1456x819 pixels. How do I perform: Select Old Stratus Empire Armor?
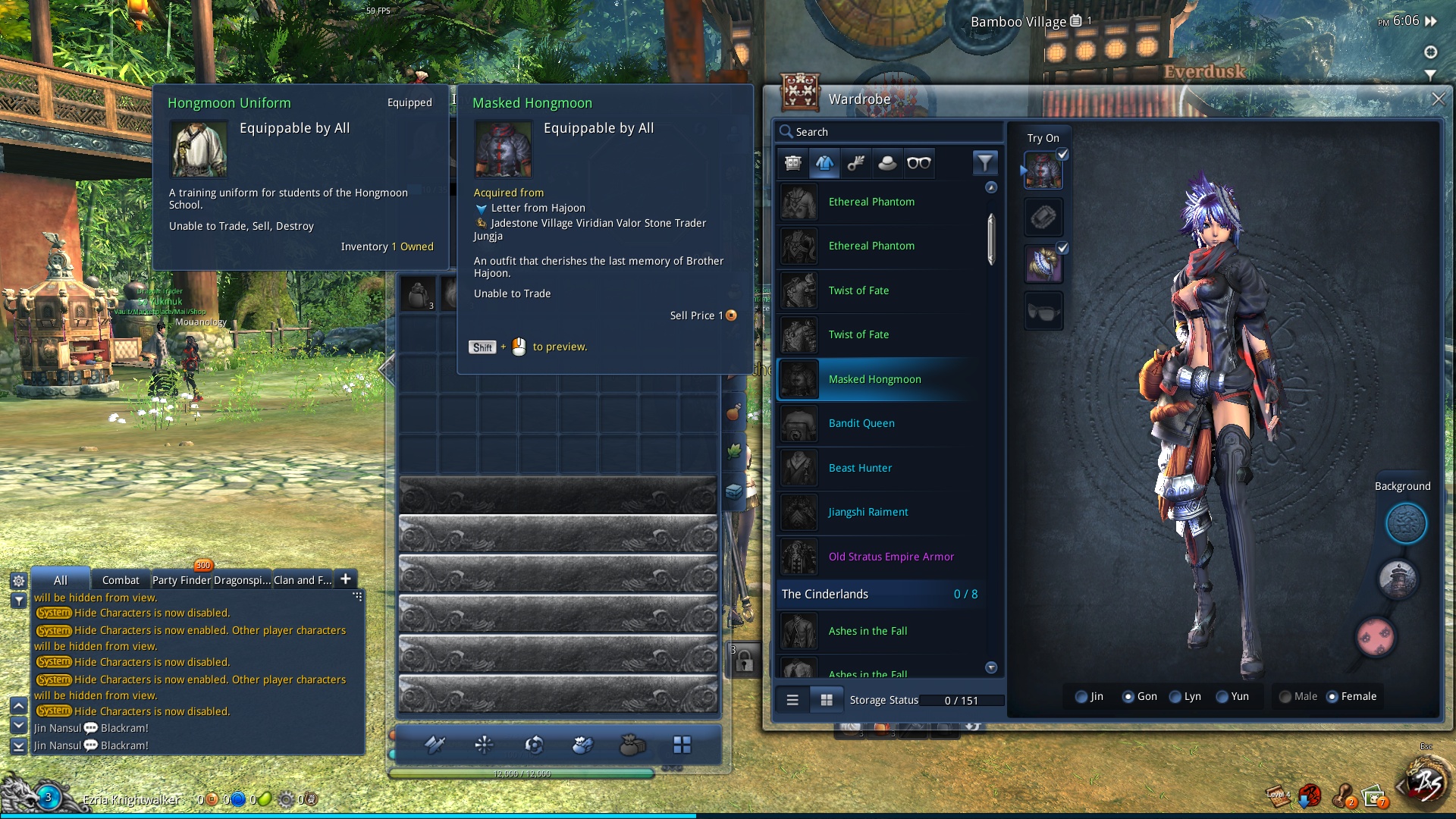pos(891,557)
